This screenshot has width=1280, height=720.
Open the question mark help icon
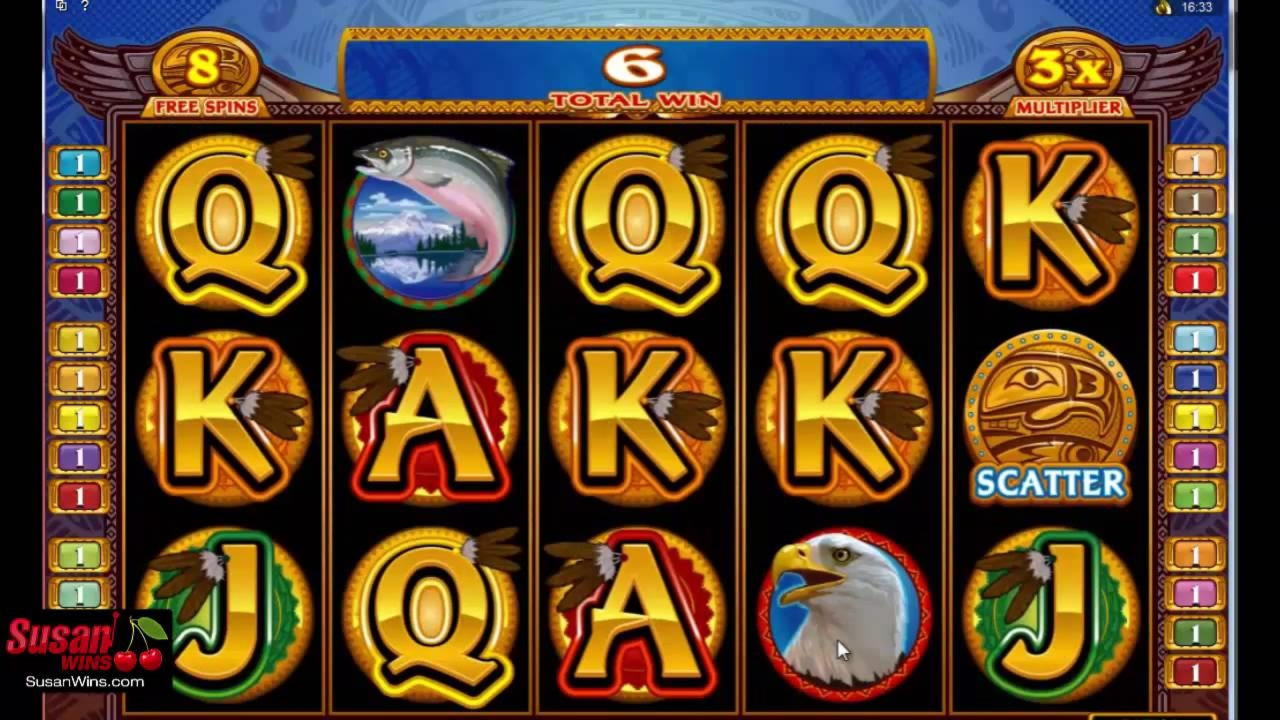(x=84, y=6)
